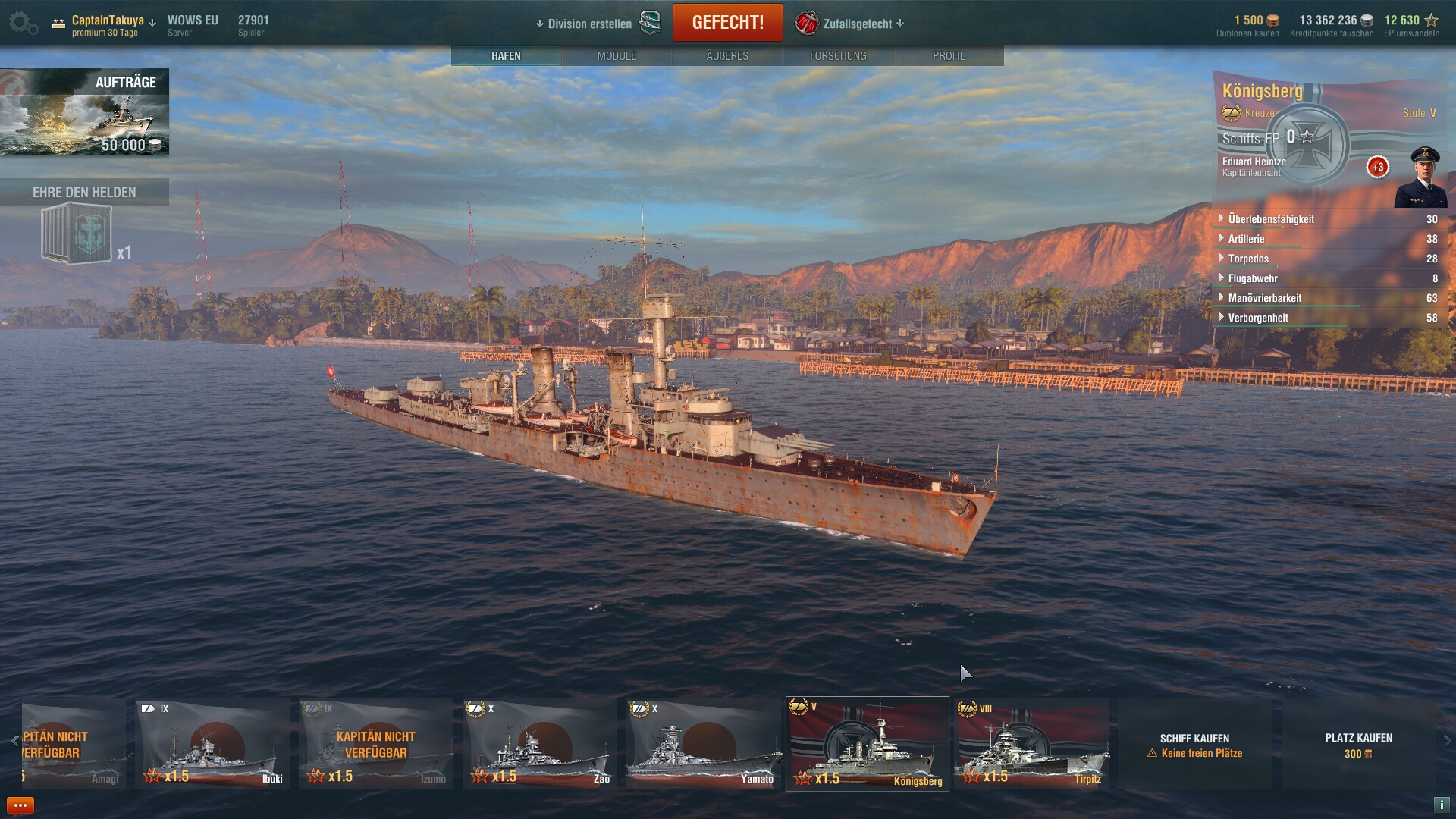Expand the Überlebensfähigkeit stat row
The width and height of the screenshot is (1456, 819).
coord(1271,219)
